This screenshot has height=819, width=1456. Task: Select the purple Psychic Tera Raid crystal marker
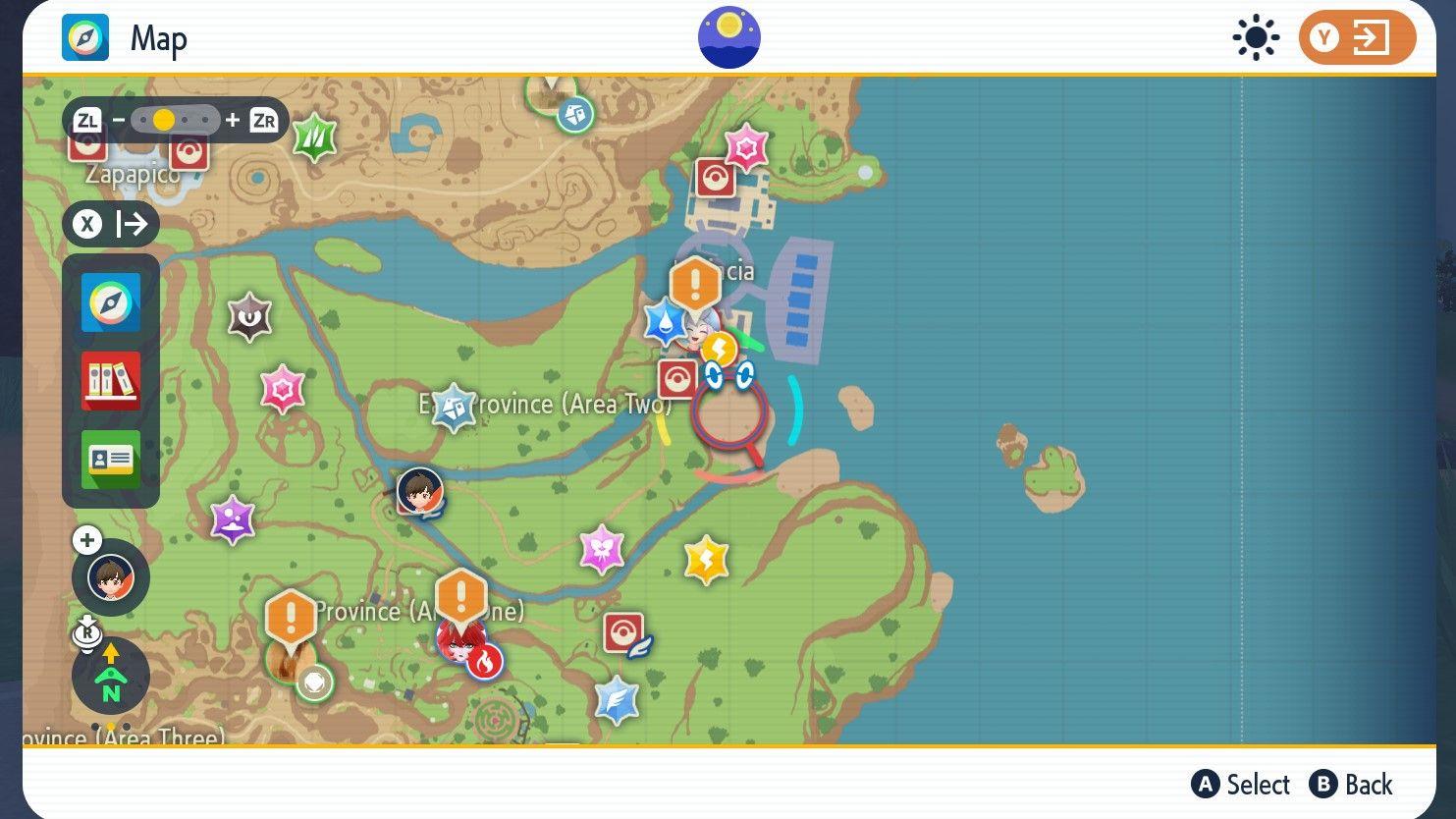coord(233,519)
